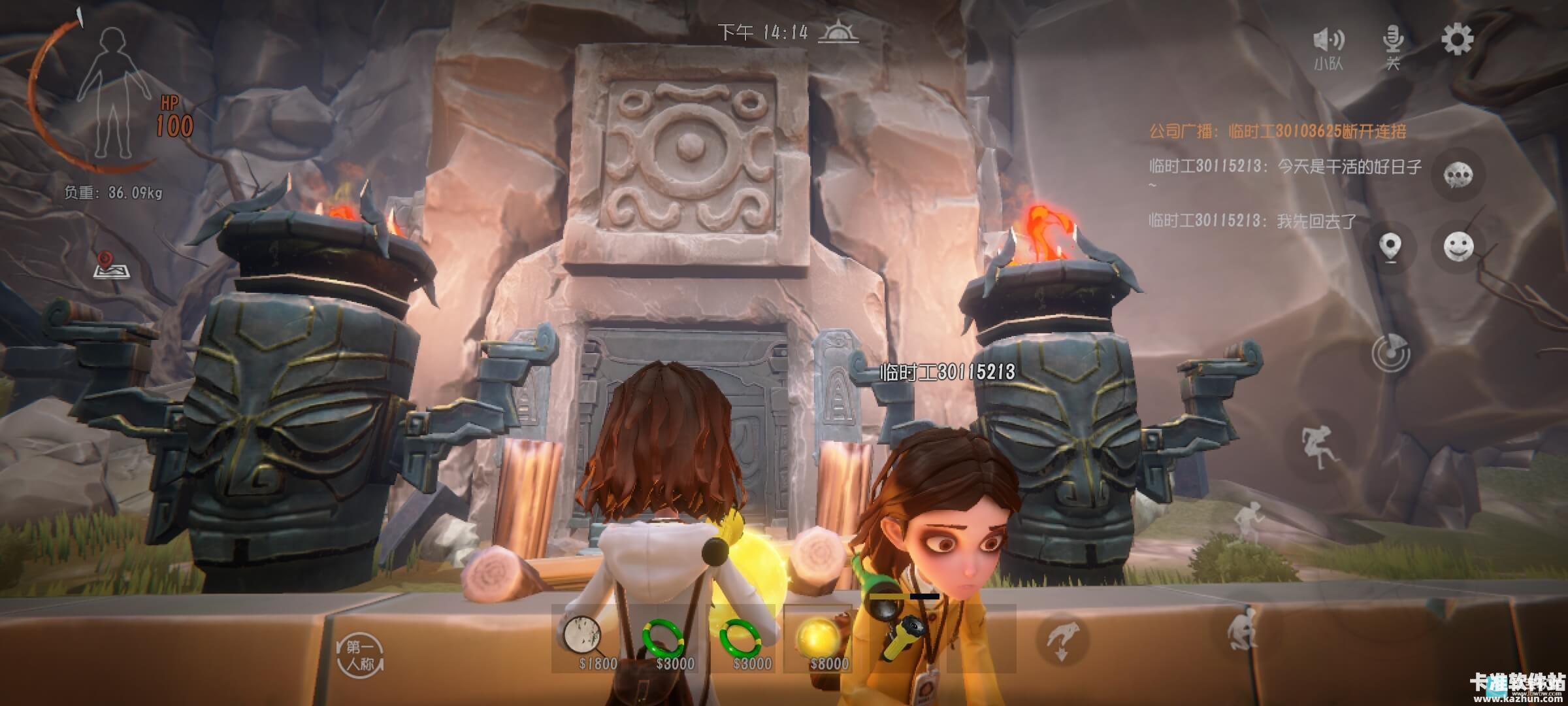This screenshot has height=706, width=1568.
Task: Open the gear settings menu
Action: point(1457,40)
